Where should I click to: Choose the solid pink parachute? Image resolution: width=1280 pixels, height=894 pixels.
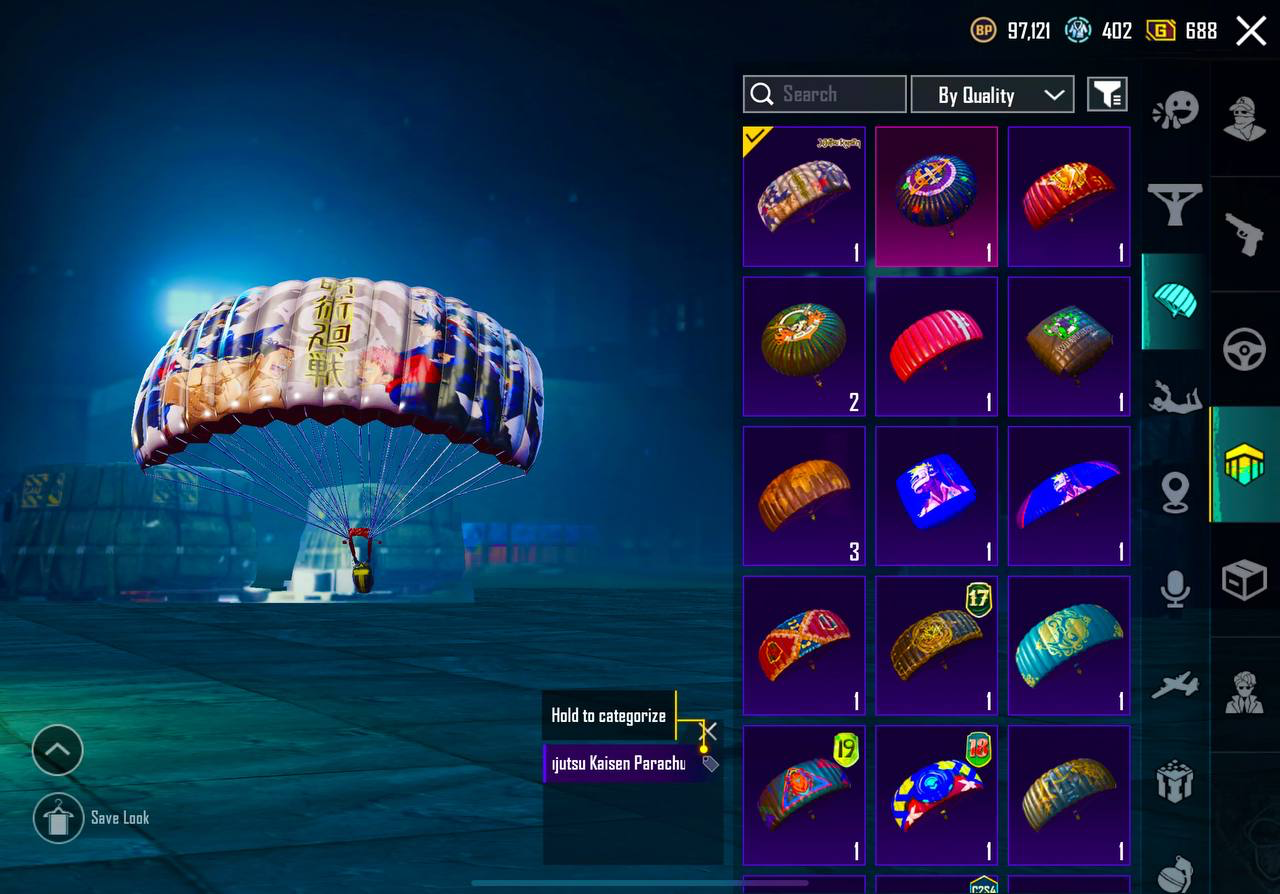[936, 346]
